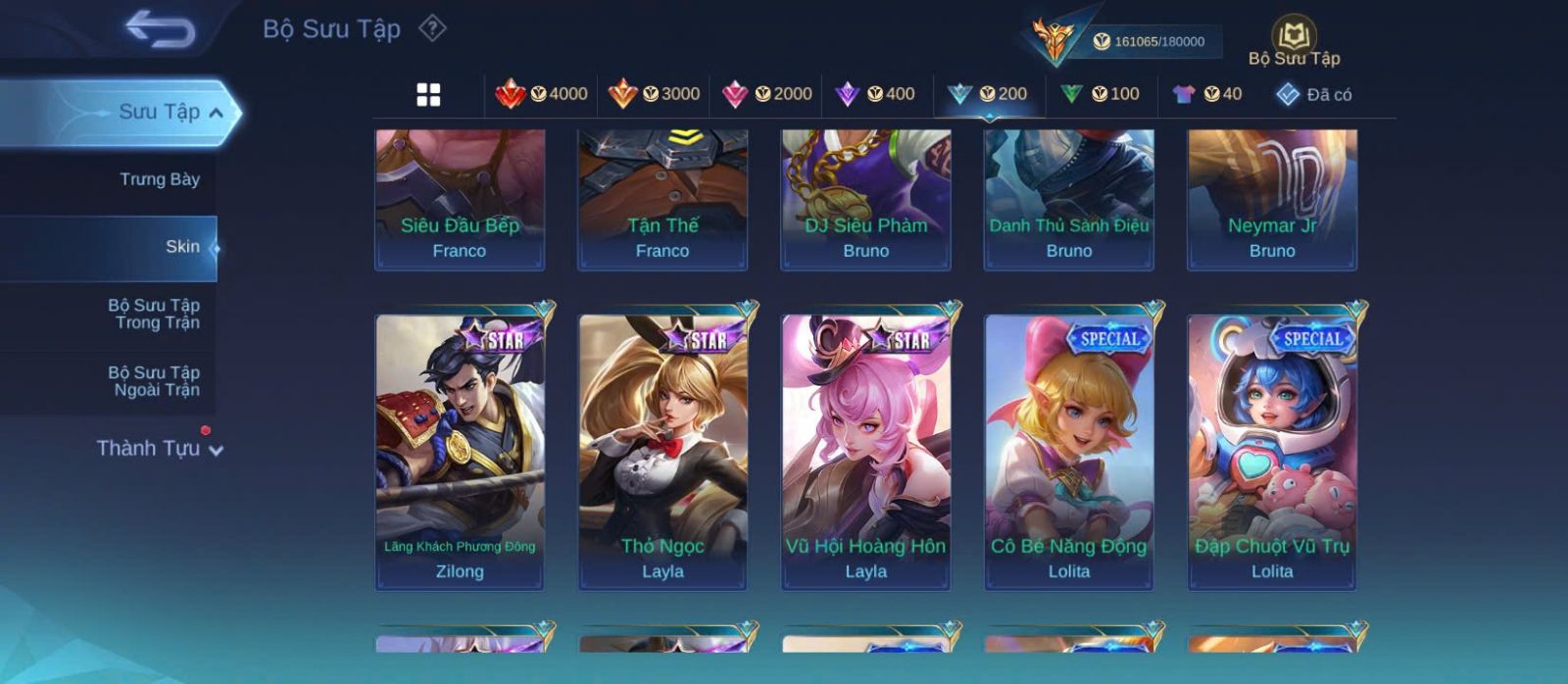This screenshot has width=1568, height=684.
Task: Select the Skin sidebar entry
Action: 182,247
